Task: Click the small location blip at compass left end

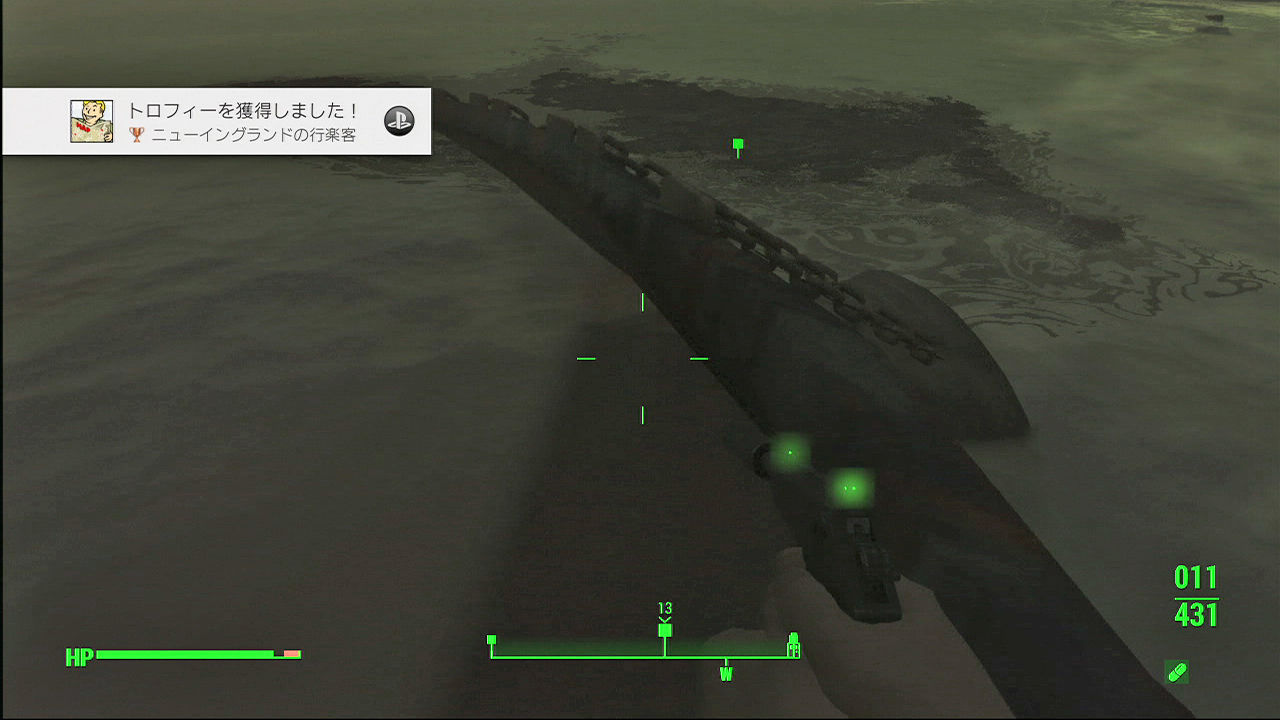Action: (x=492, y=637)
